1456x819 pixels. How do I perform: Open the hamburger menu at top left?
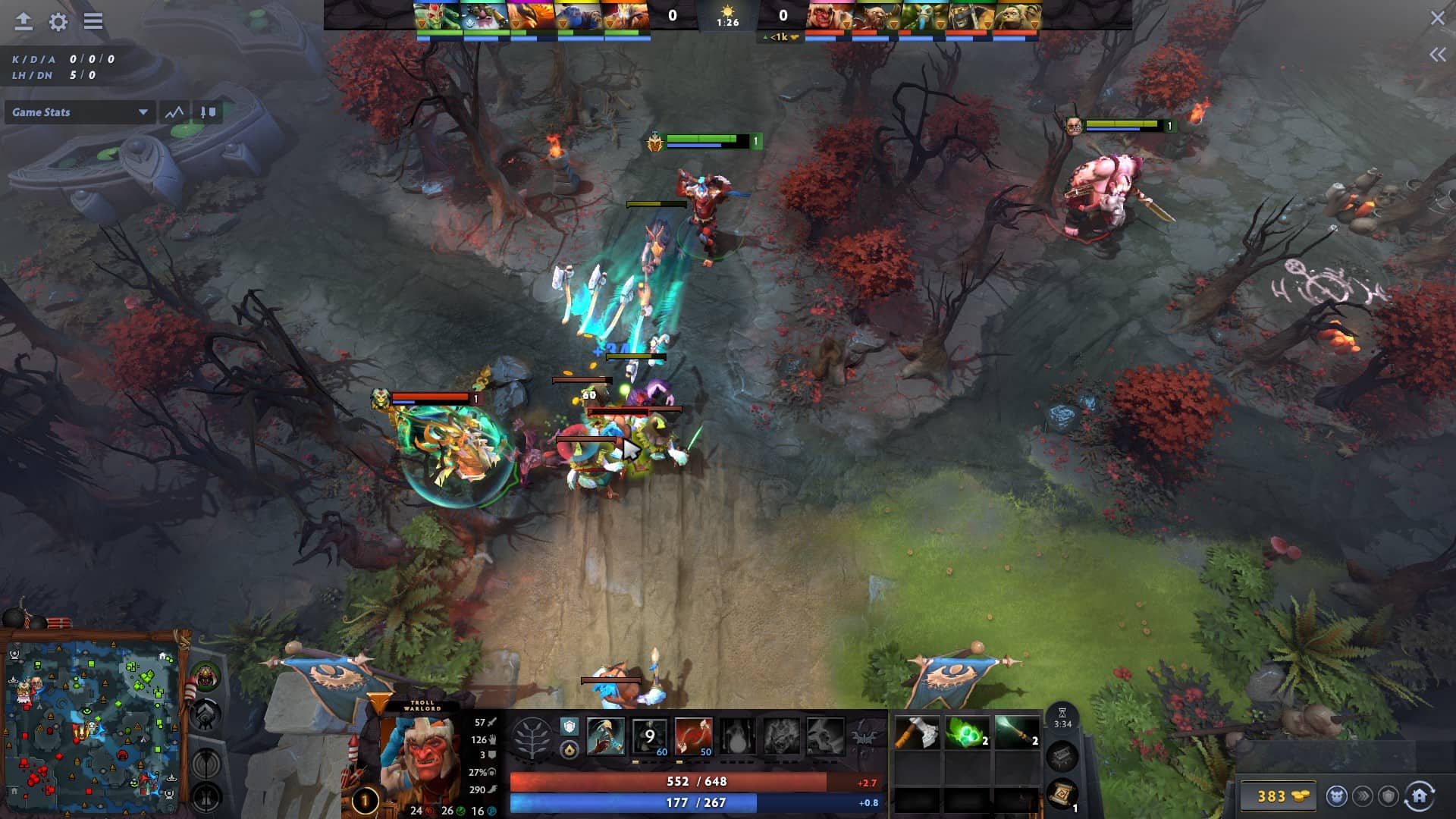coord(93,22)
